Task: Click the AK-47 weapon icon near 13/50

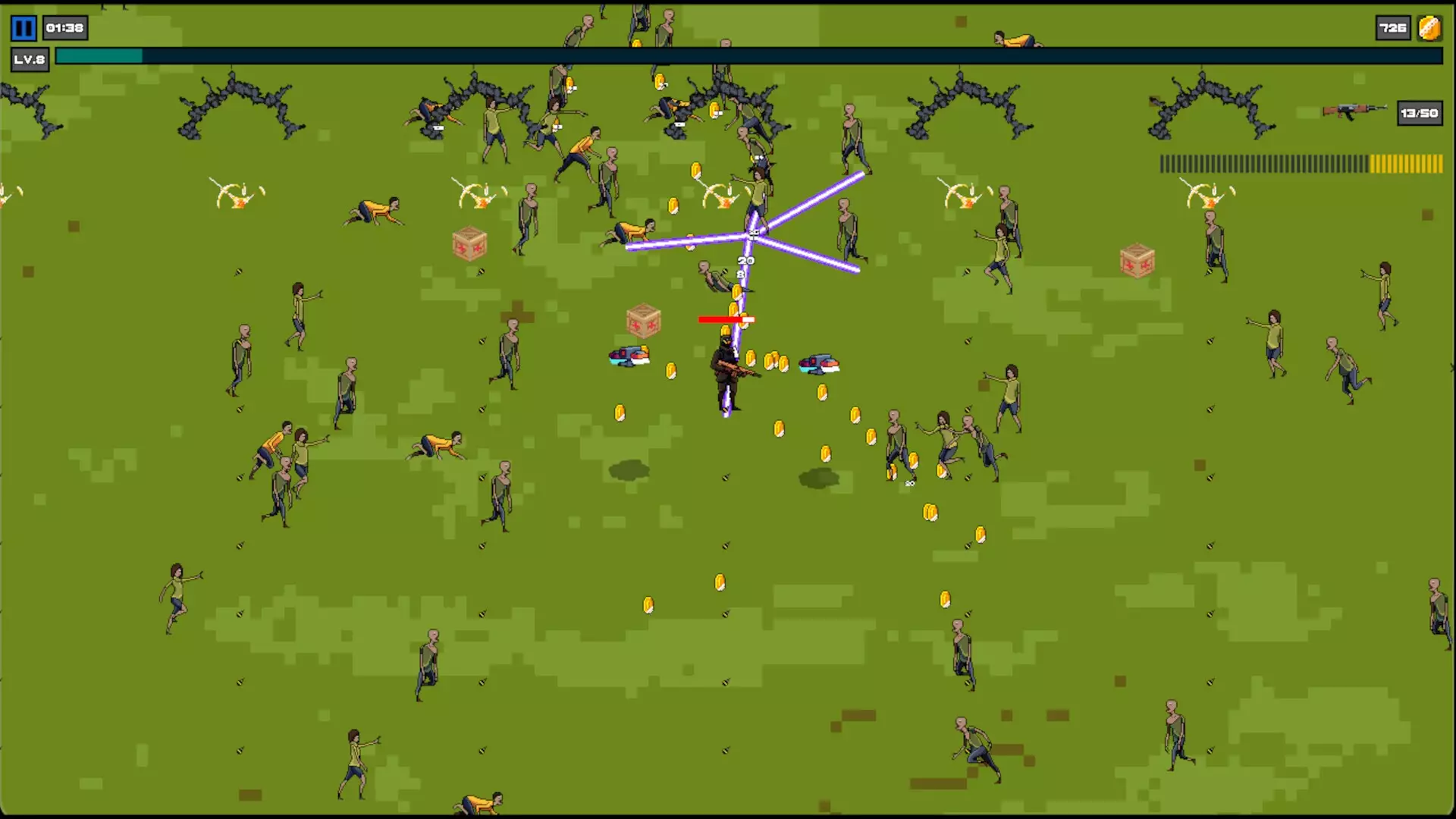Action: point(1353,109)
